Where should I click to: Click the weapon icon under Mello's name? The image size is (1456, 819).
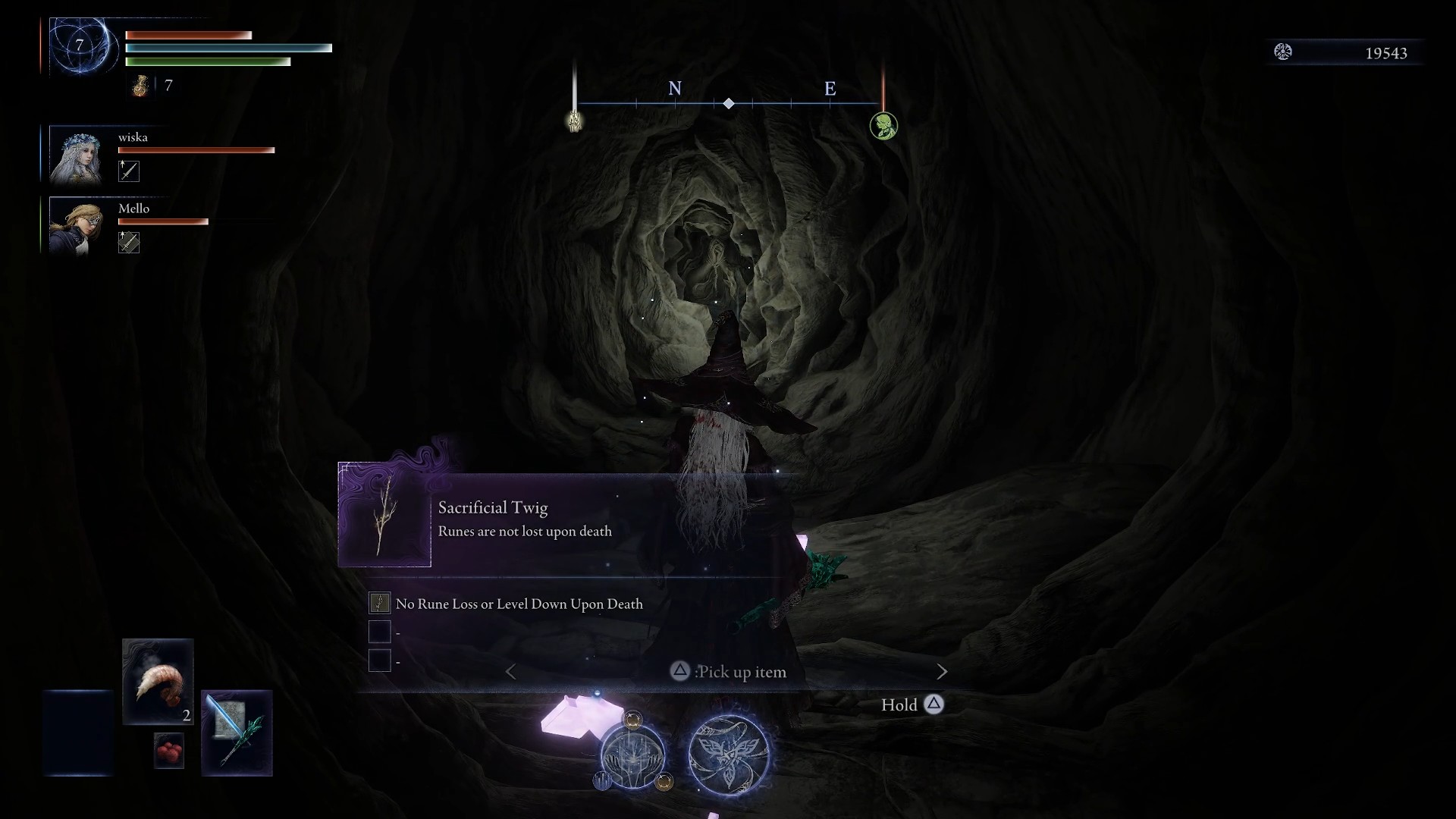point(129,243)
